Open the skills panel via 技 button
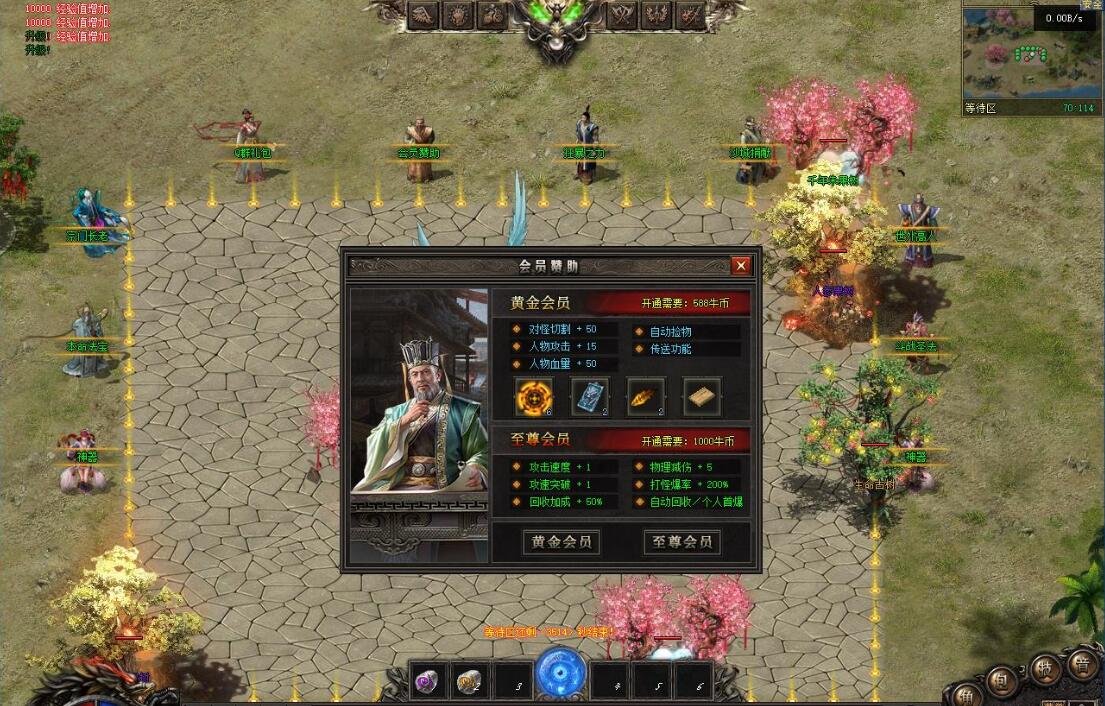This screenshot has width=1105, height=706. pos(1045,667)
